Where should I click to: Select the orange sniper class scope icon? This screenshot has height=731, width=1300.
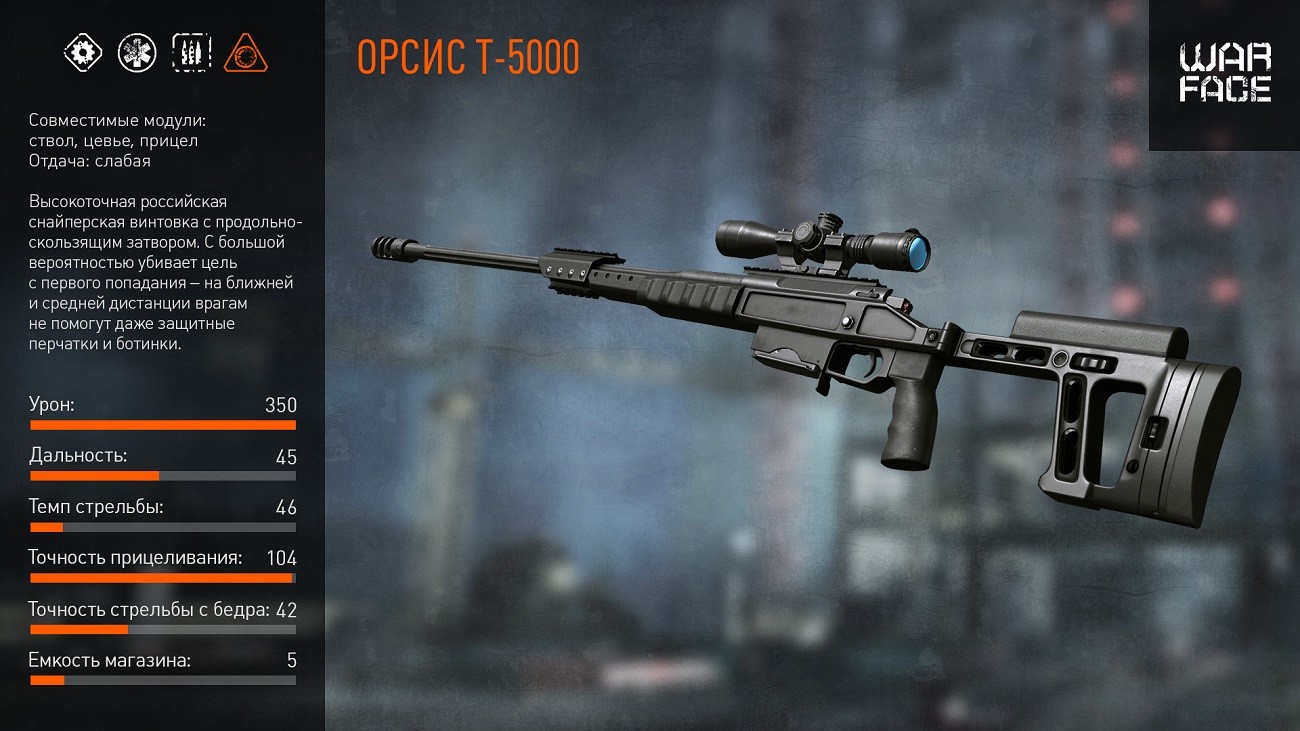(x=245, y=52)
